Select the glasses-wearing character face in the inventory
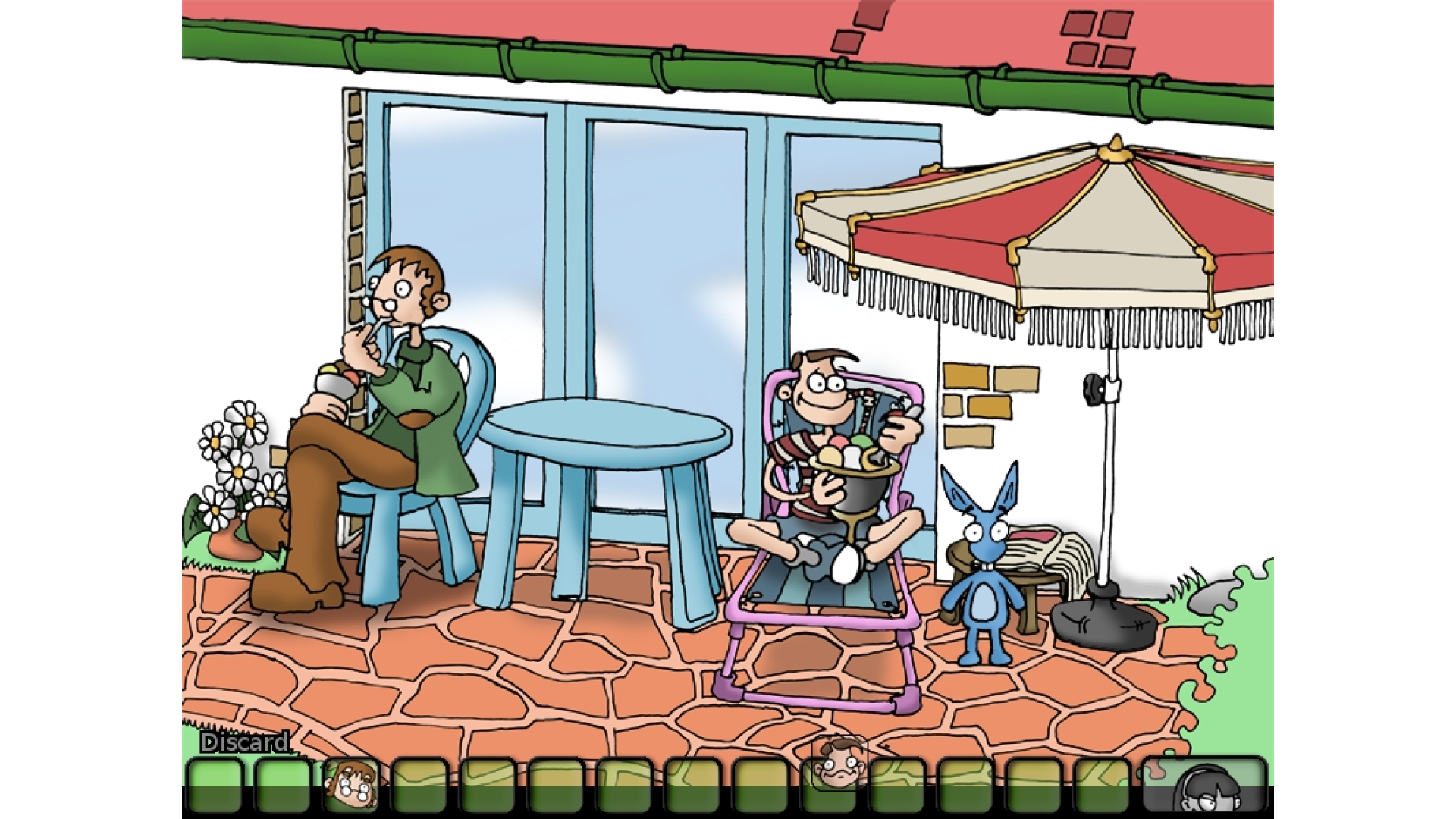 tap(352, 785)
